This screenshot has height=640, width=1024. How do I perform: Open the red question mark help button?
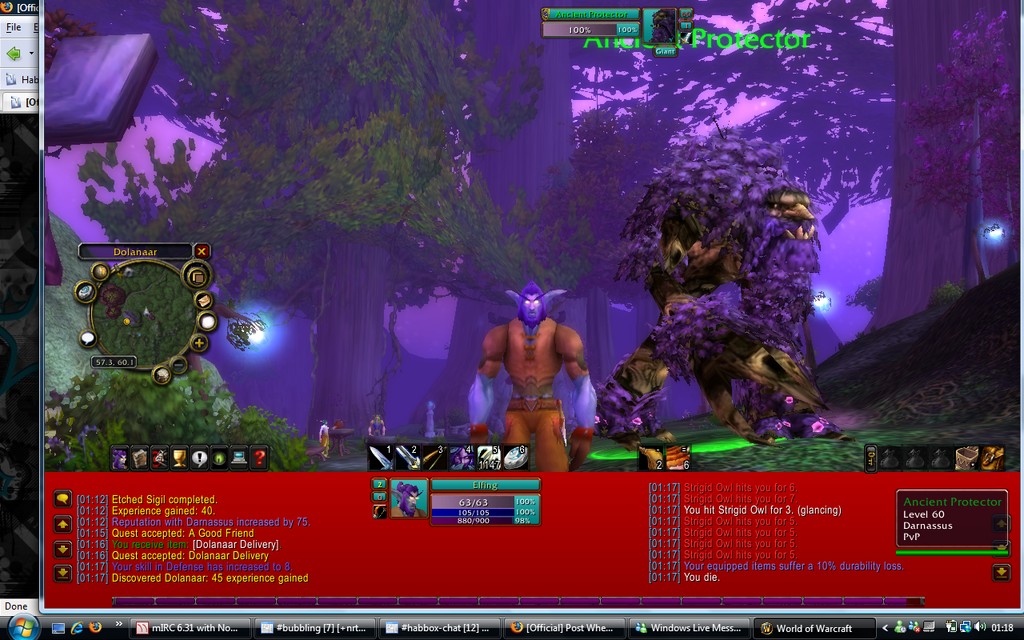pos(260,459)
